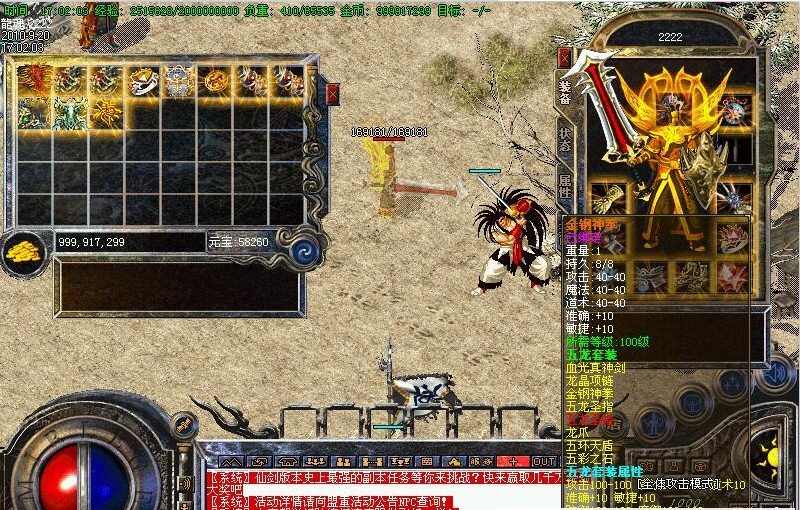Image resolution: width=800 pixels, height=510 pixels.
Task: Close the character equipment panel
Action: click(x=564, y=58)
